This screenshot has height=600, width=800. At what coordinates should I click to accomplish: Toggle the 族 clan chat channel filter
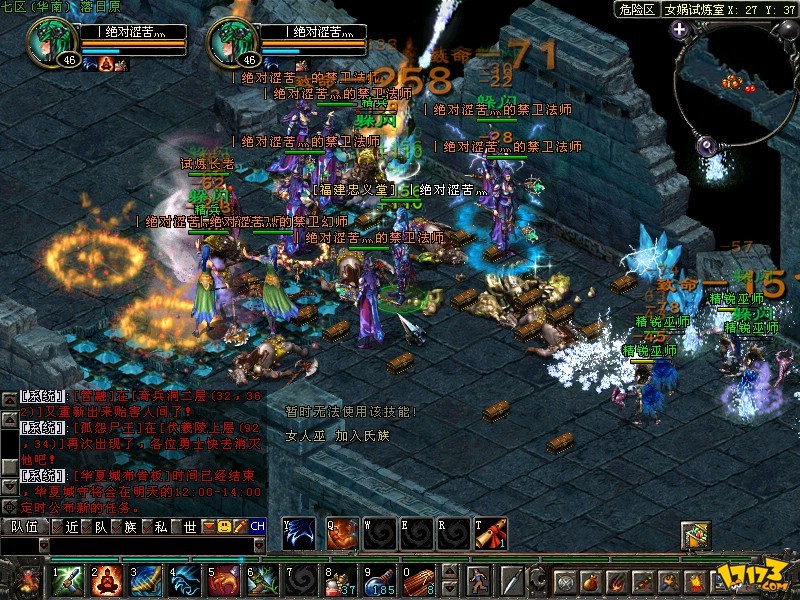125,526
